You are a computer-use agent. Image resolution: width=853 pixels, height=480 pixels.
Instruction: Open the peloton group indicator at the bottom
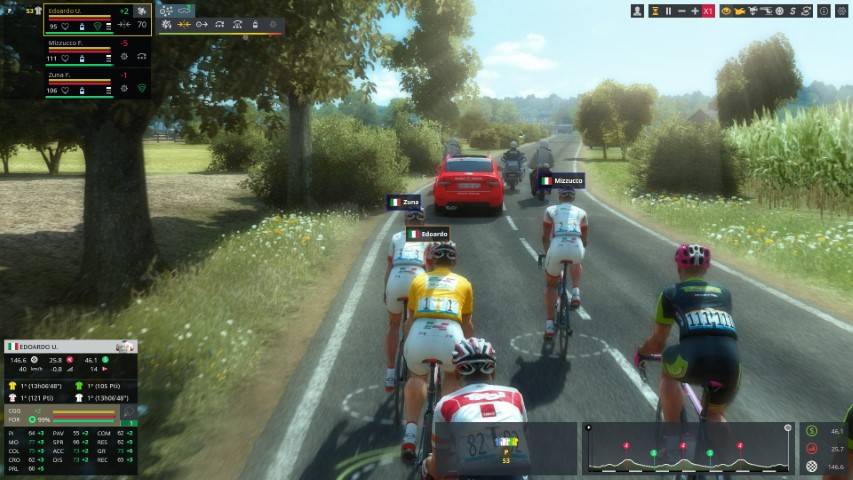click(x=507, y=448)
